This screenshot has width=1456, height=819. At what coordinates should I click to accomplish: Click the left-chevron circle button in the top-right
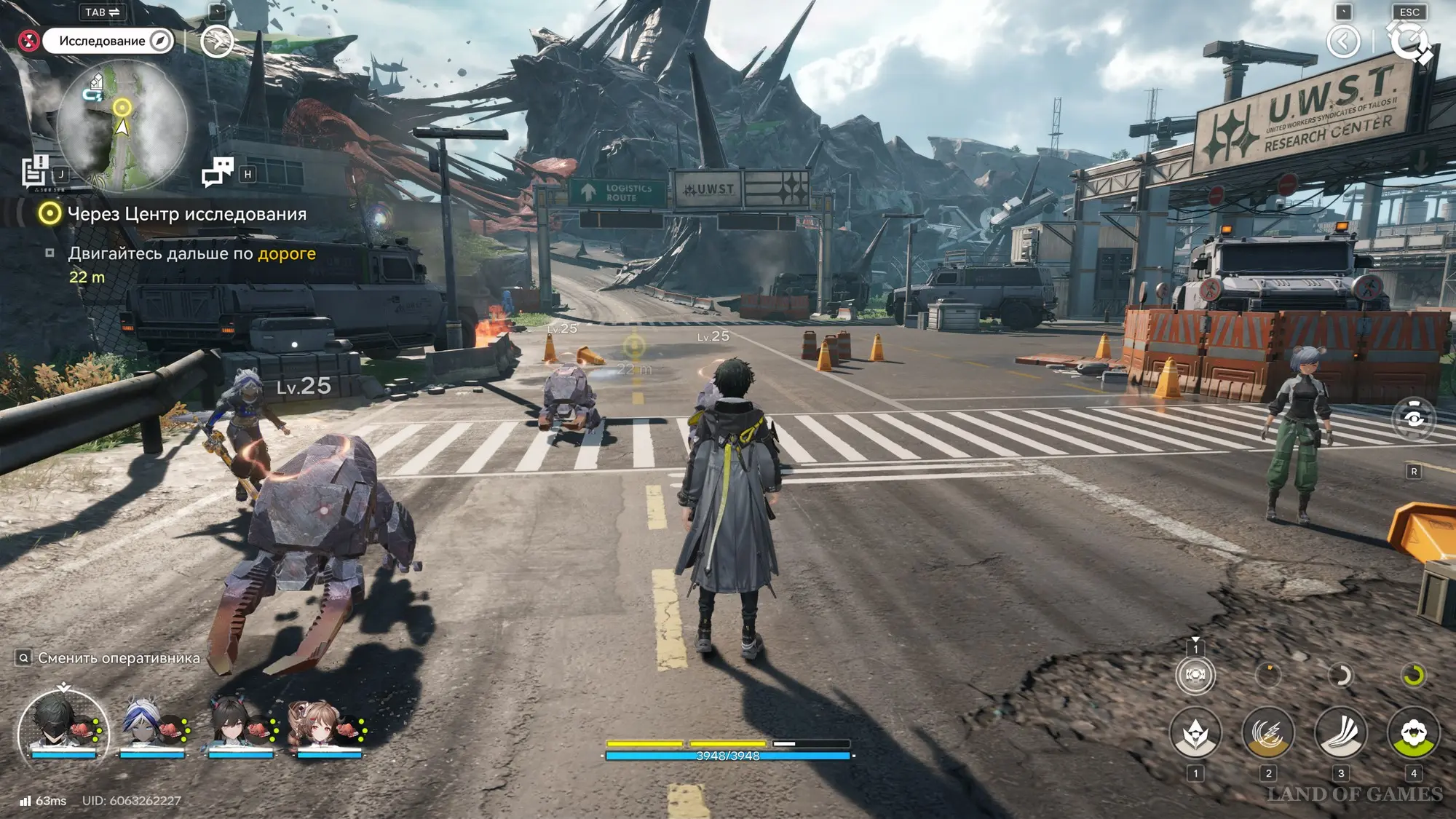pos(1343,41)
